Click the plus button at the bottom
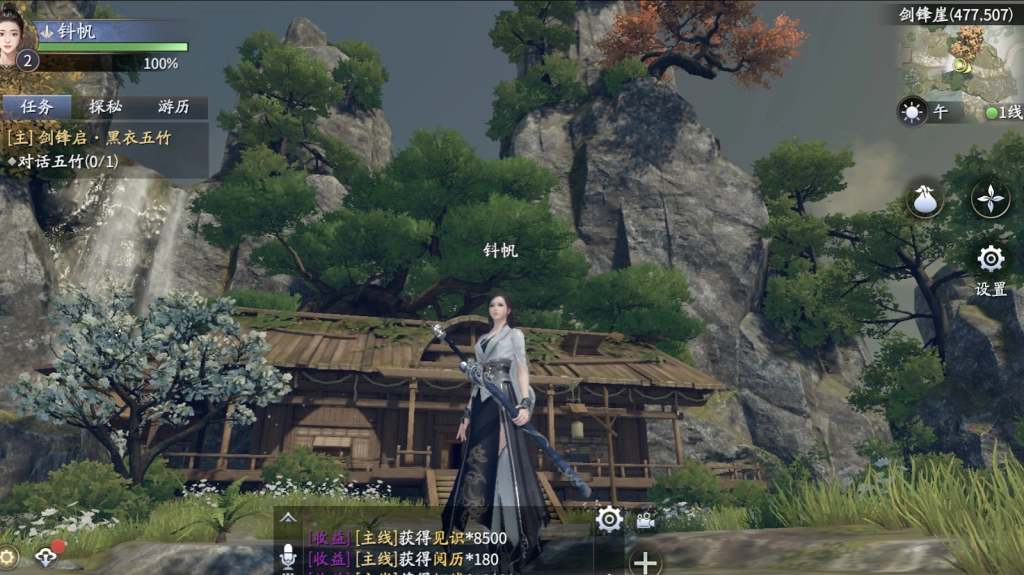 point(645,562)
